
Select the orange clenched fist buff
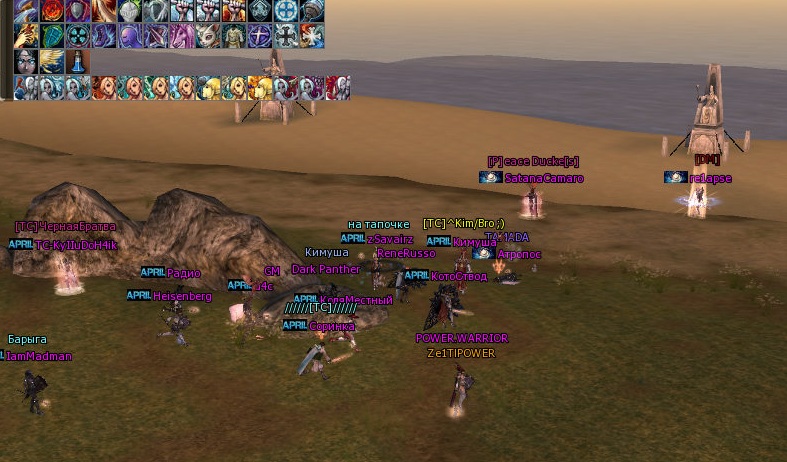(233, 11)
